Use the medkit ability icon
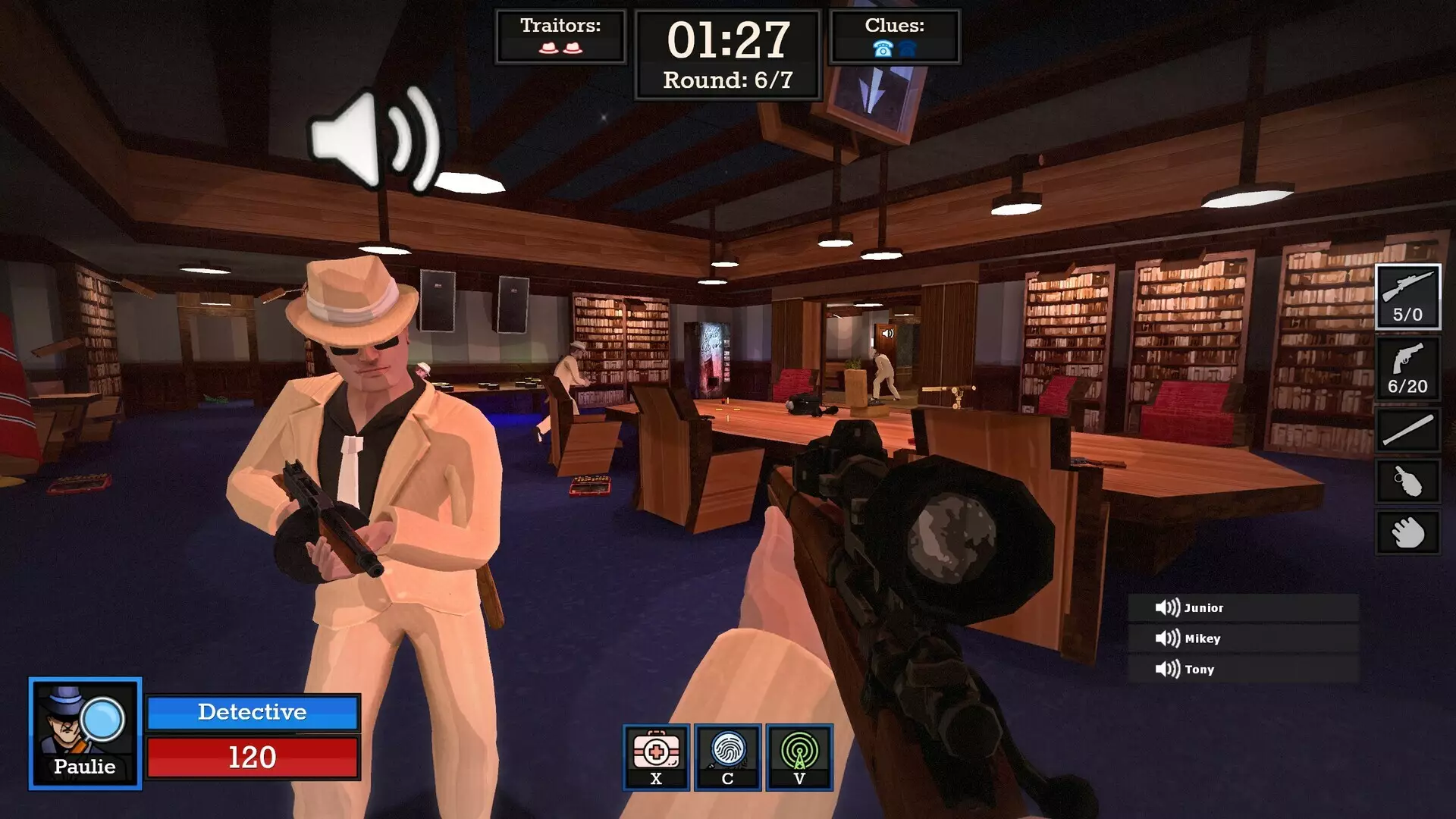Viewport: 1456px width, 819px height. coord(656,757)
